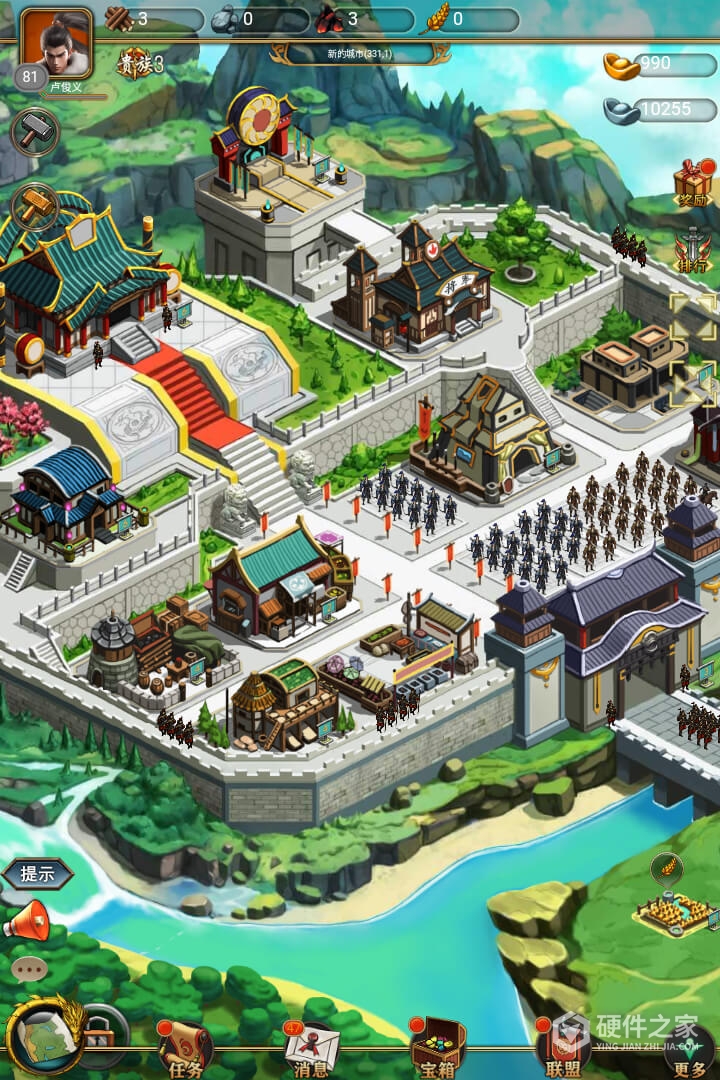
Task: Open the 排行 ranking sword icon
Action: [x=692, y=250]
